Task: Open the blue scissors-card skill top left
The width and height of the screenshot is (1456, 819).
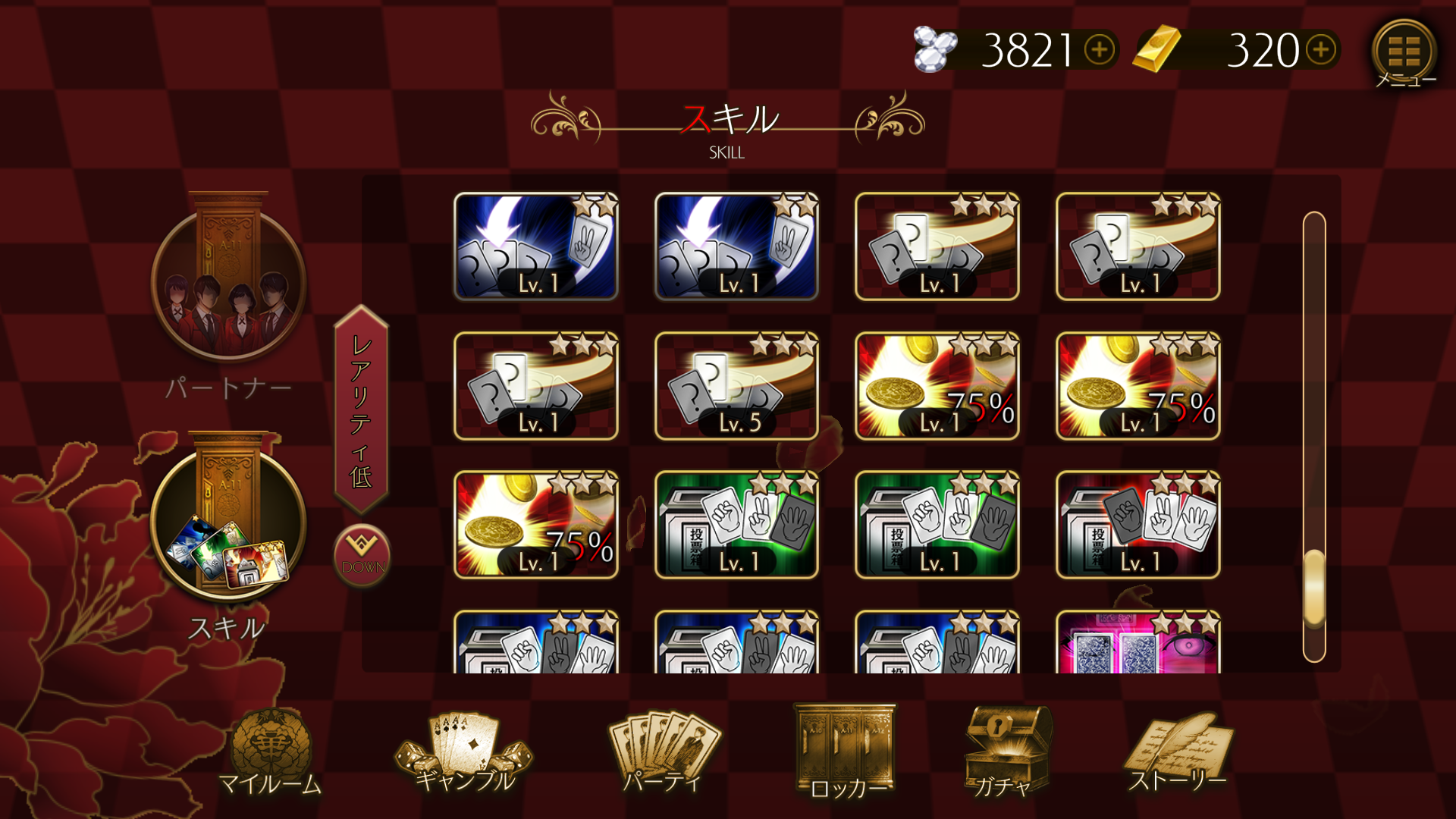Action: point(535,246)
